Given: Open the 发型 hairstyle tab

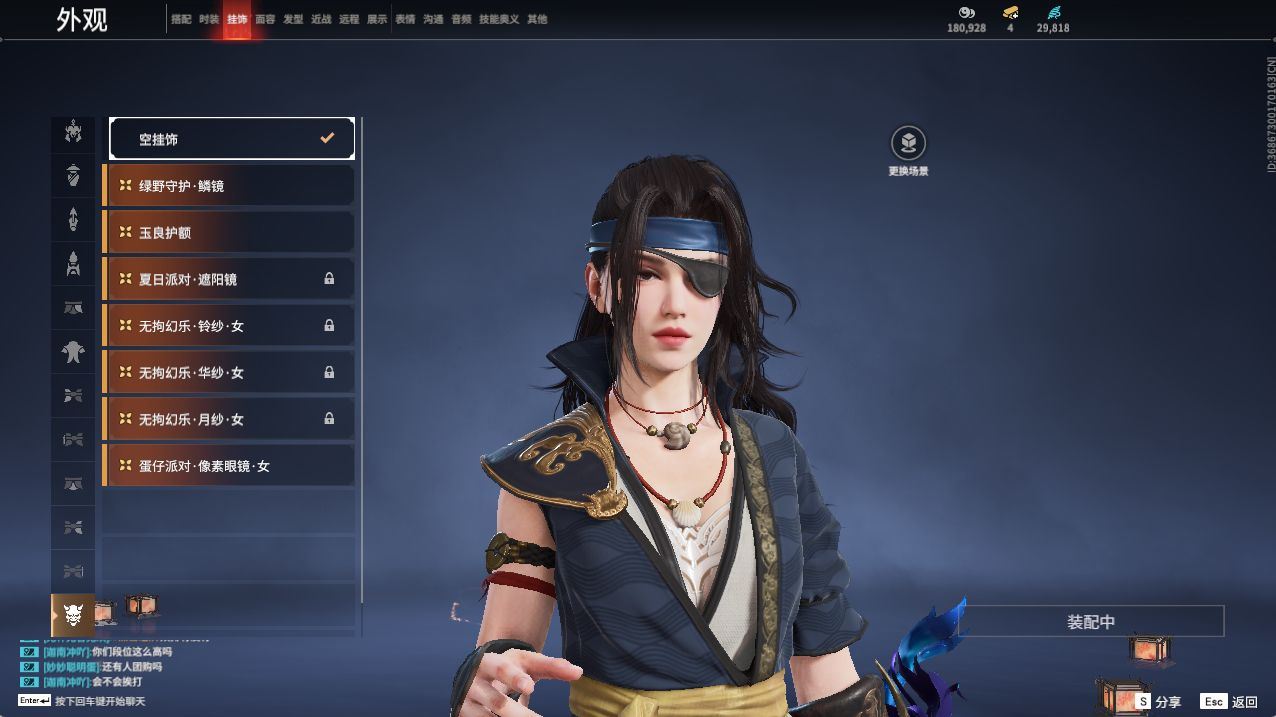Looking at the screenshot, I should pyautogui.click(x=293, y=19).
